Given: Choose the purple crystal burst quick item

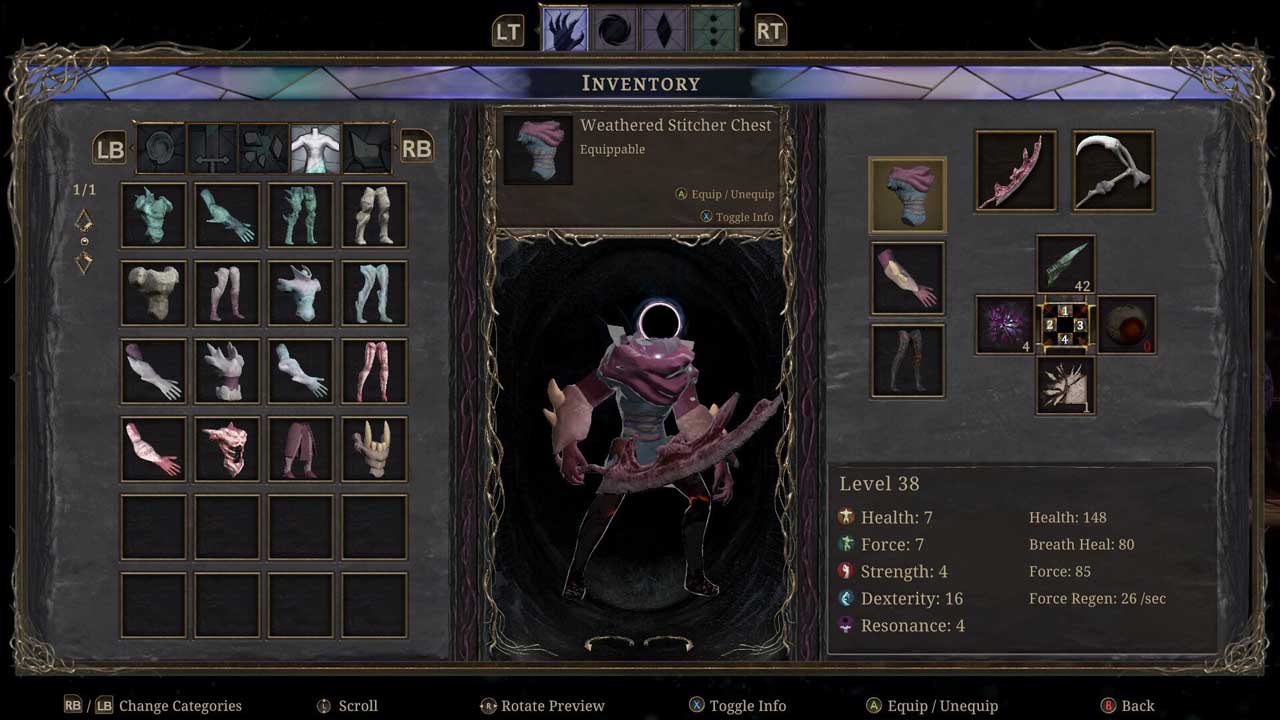Looking at the screenshot, I should (1005, 324).
